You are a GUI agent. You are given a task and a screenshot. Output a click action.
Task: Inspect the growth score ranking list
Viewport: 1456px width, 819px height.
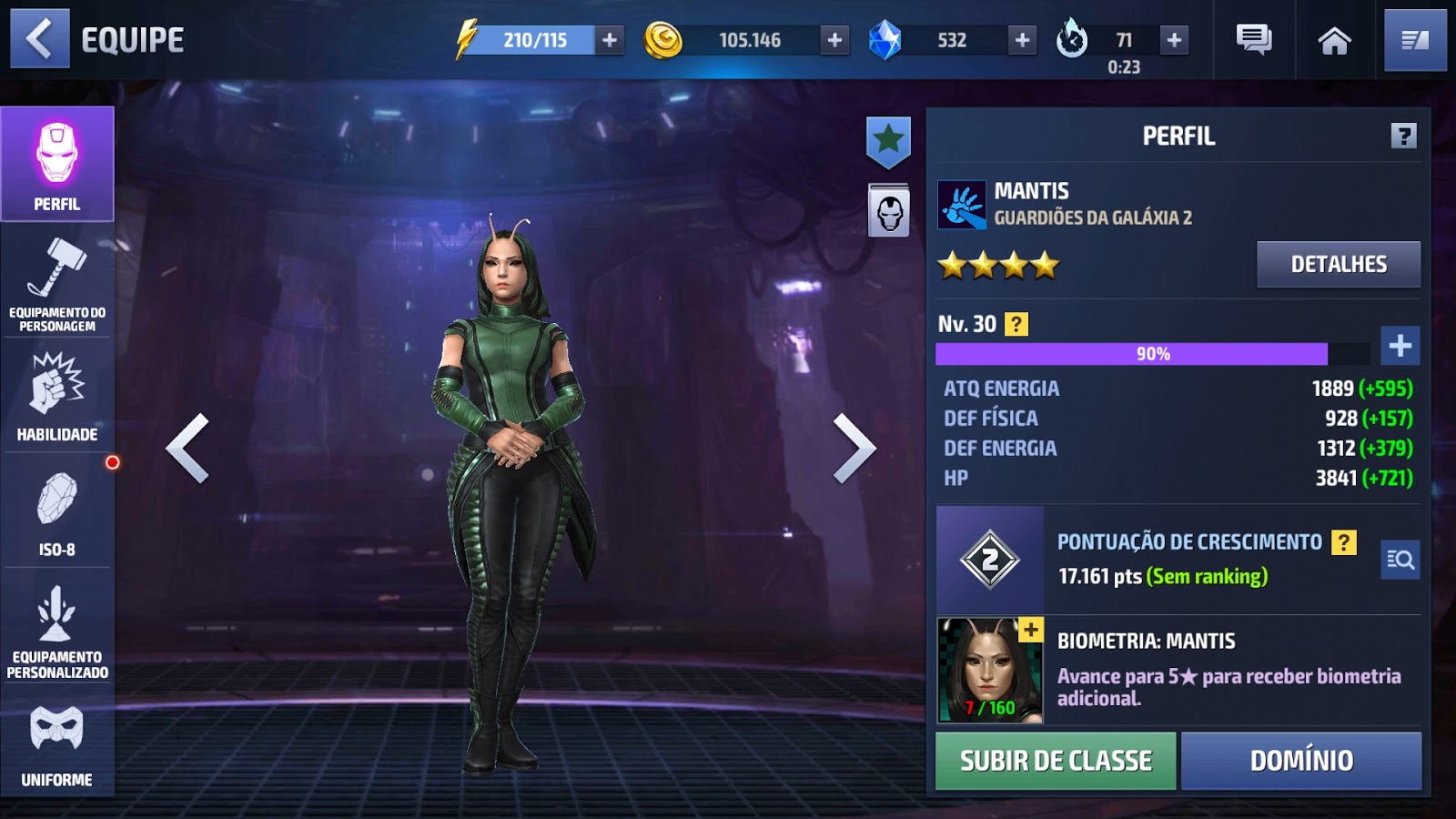1400,560
